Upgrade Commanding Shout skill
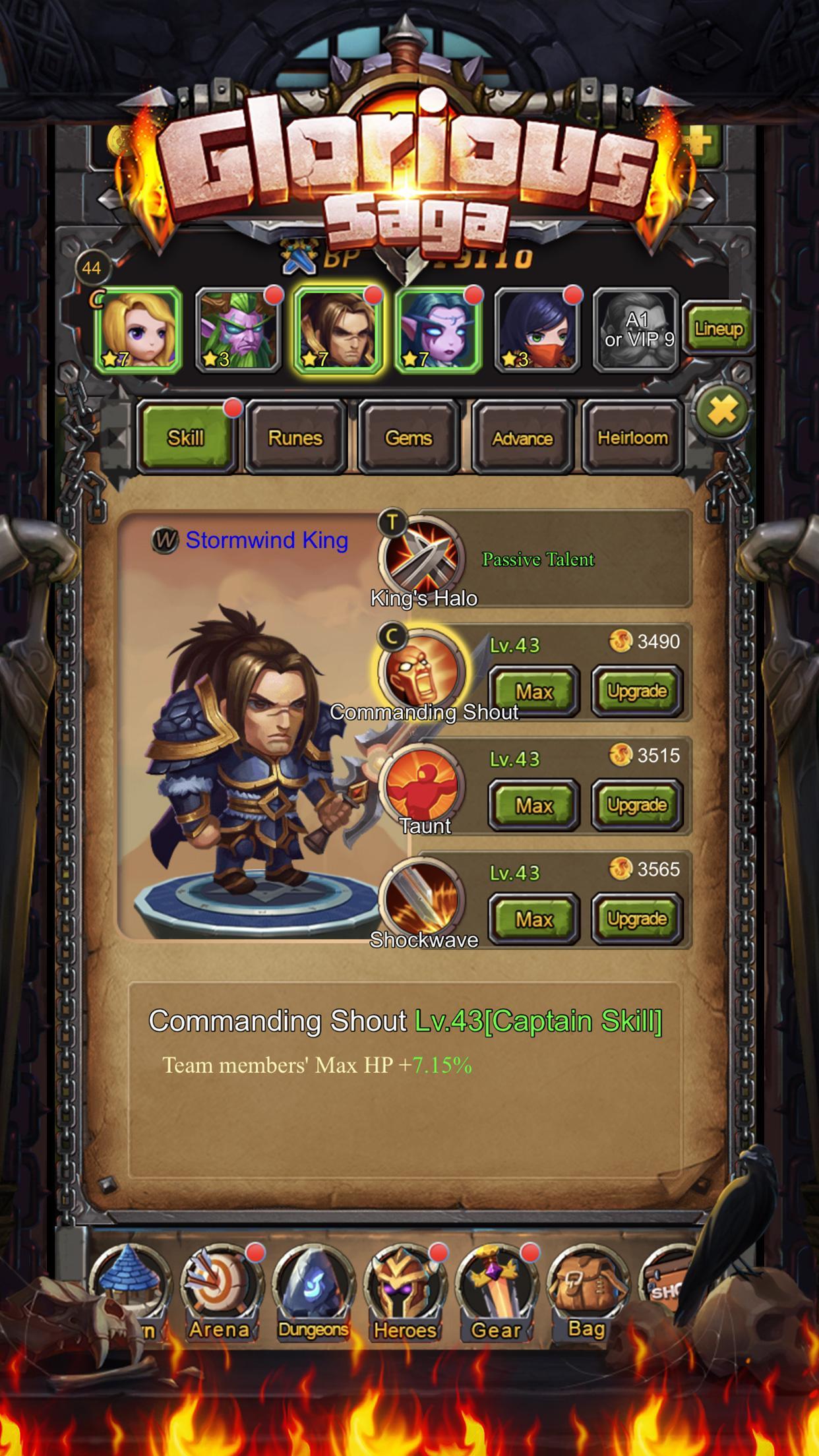Viewport: 819px width, 1456px height. [x=637, y=691]
